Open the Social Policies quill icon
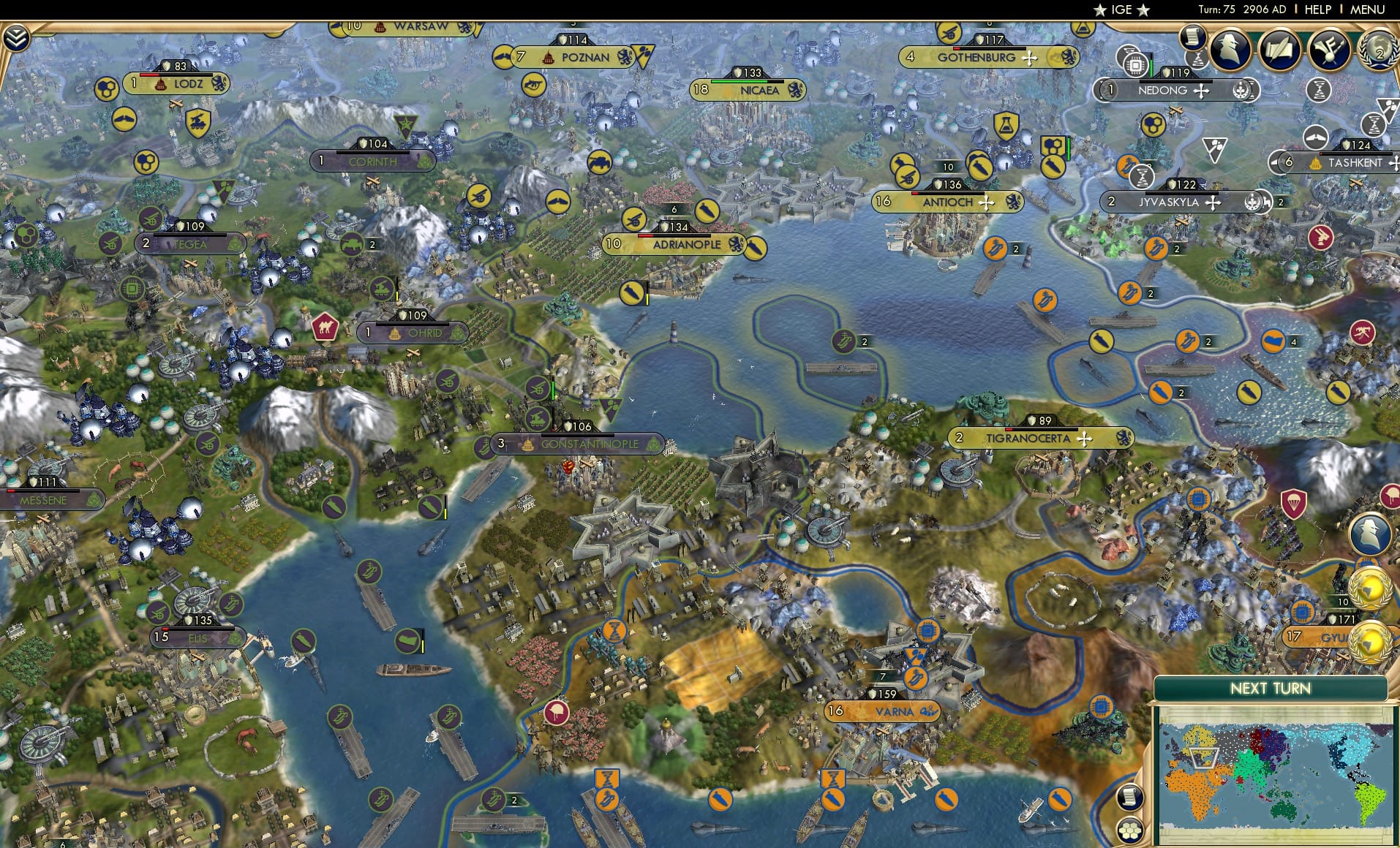 tap(1279, 48)
